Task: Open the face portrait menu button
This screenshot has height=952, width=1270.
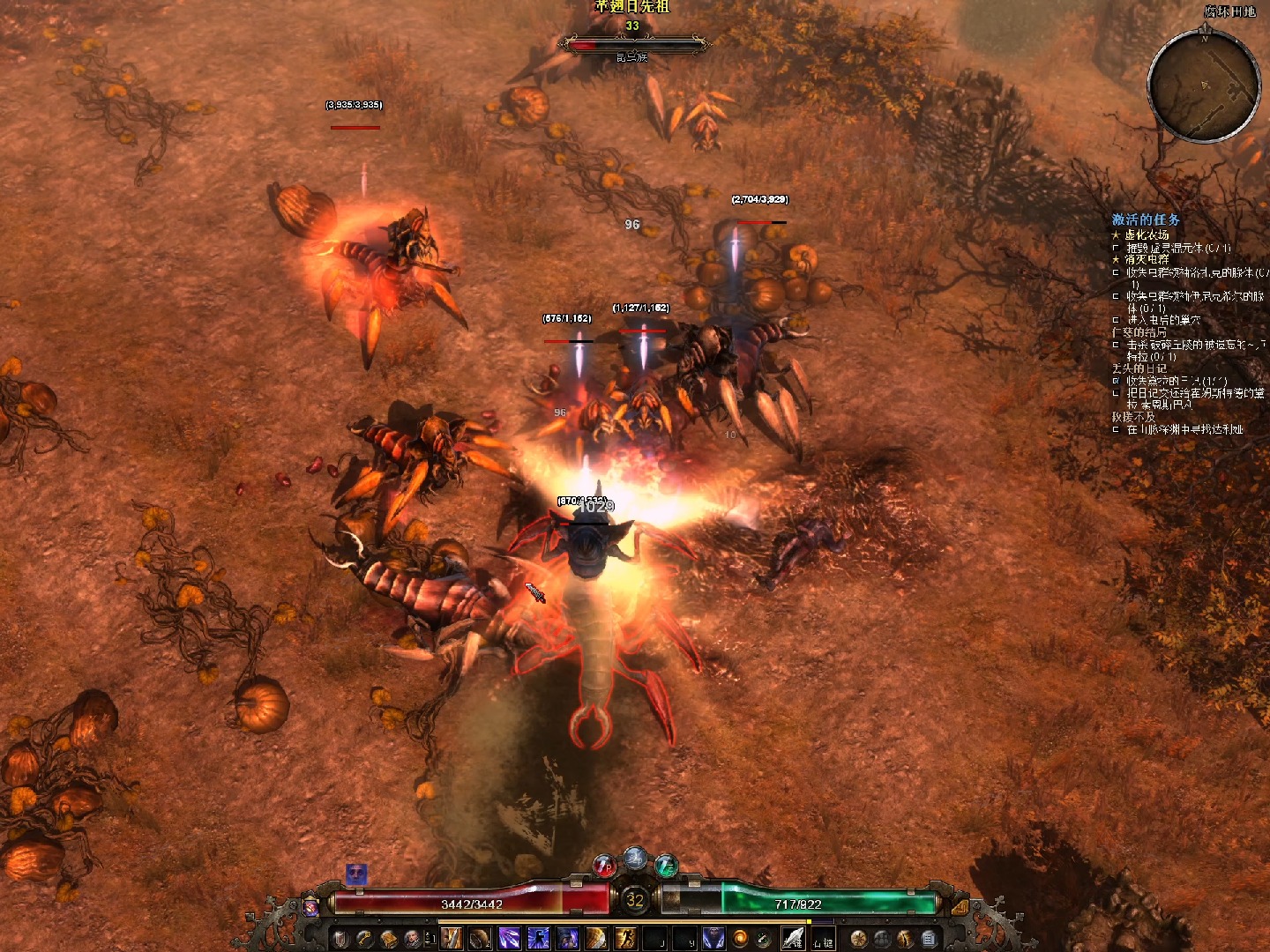Action: [x=412, y=938]
